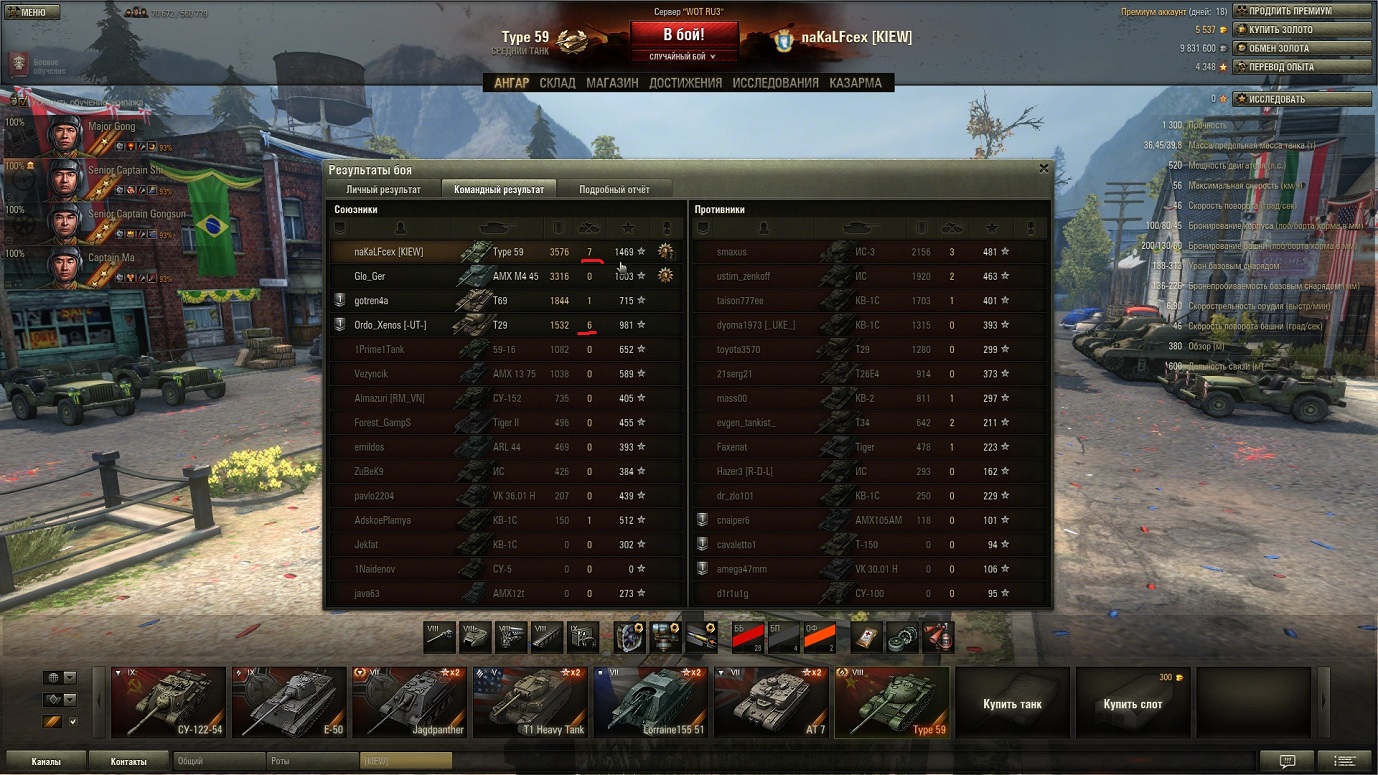Viewport: 1378px width, 775px height.
Task: Go to the КАЗАРМА section
Action: tap(855, 83)
